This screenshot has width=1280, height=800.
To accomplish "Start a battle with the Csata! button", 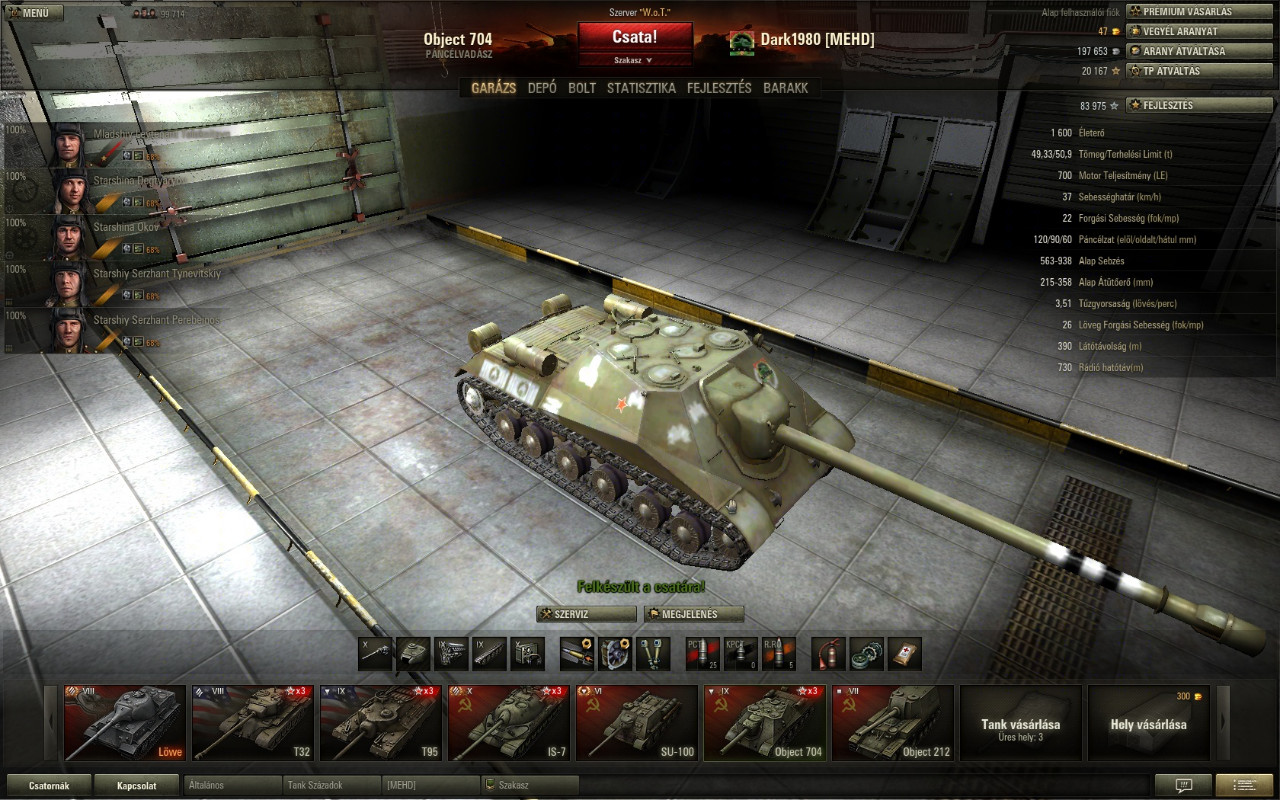I will [x=635, y=37].
